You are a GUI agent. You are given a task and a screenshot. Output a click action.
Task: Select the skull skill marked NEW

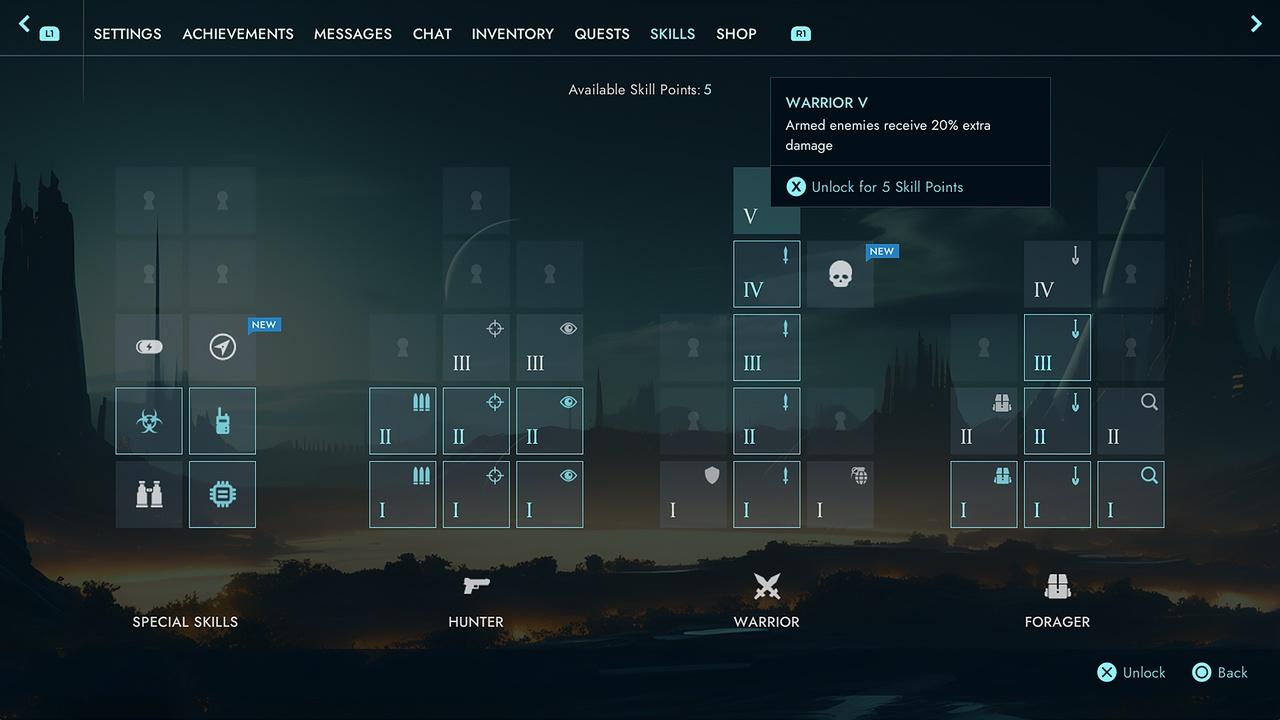point(841,274)
